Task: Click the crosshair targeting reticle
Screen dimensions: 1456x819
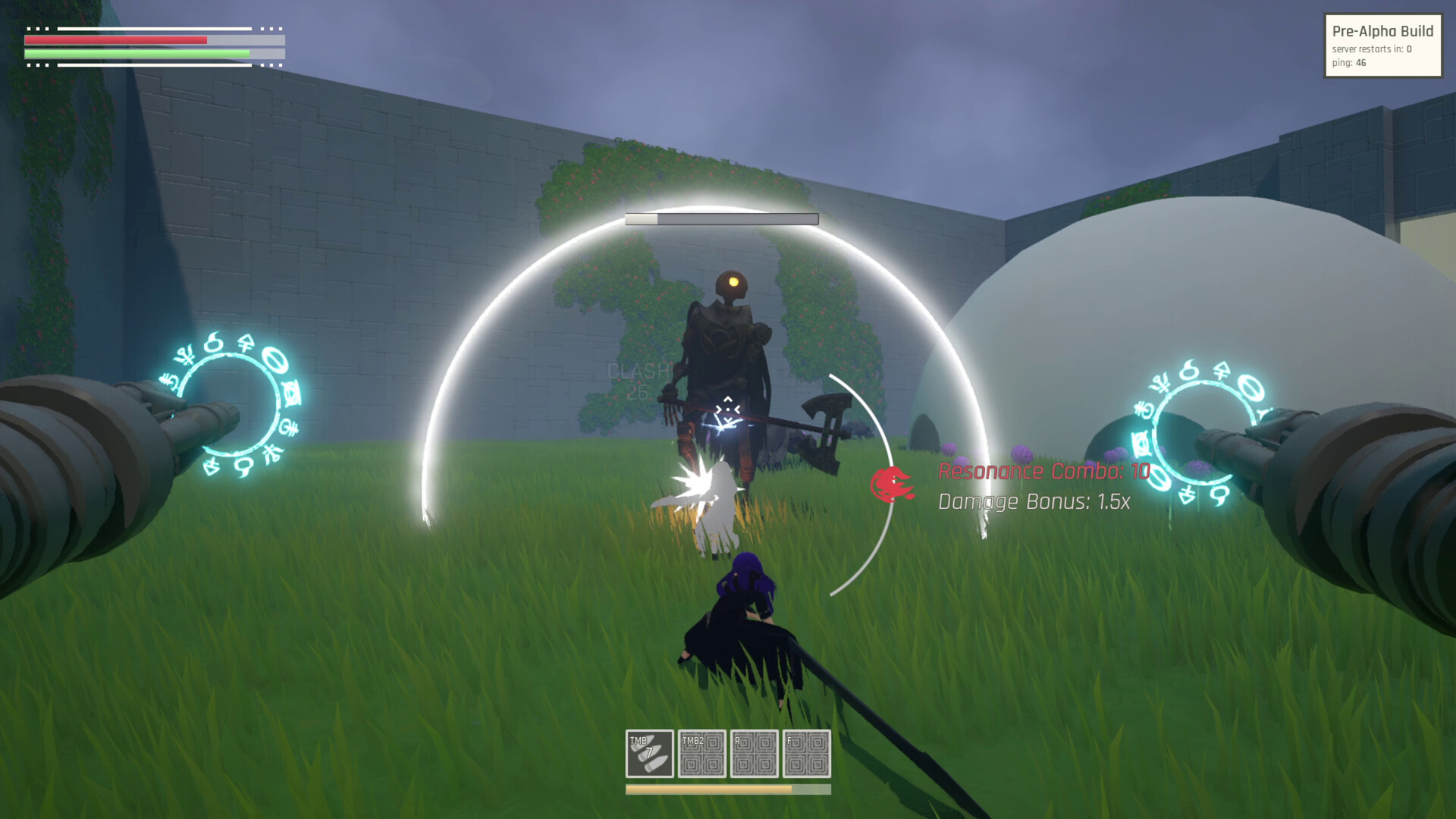Action: 726,409
